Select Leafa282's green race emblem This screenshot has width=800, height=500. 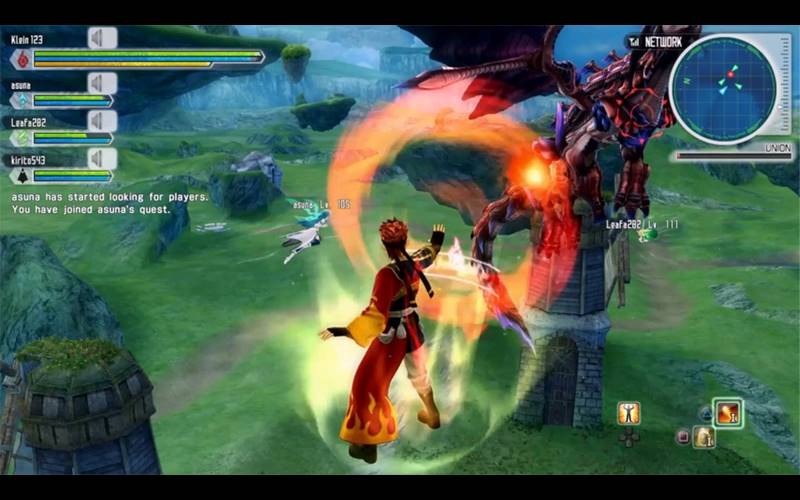tap(19, 139)
